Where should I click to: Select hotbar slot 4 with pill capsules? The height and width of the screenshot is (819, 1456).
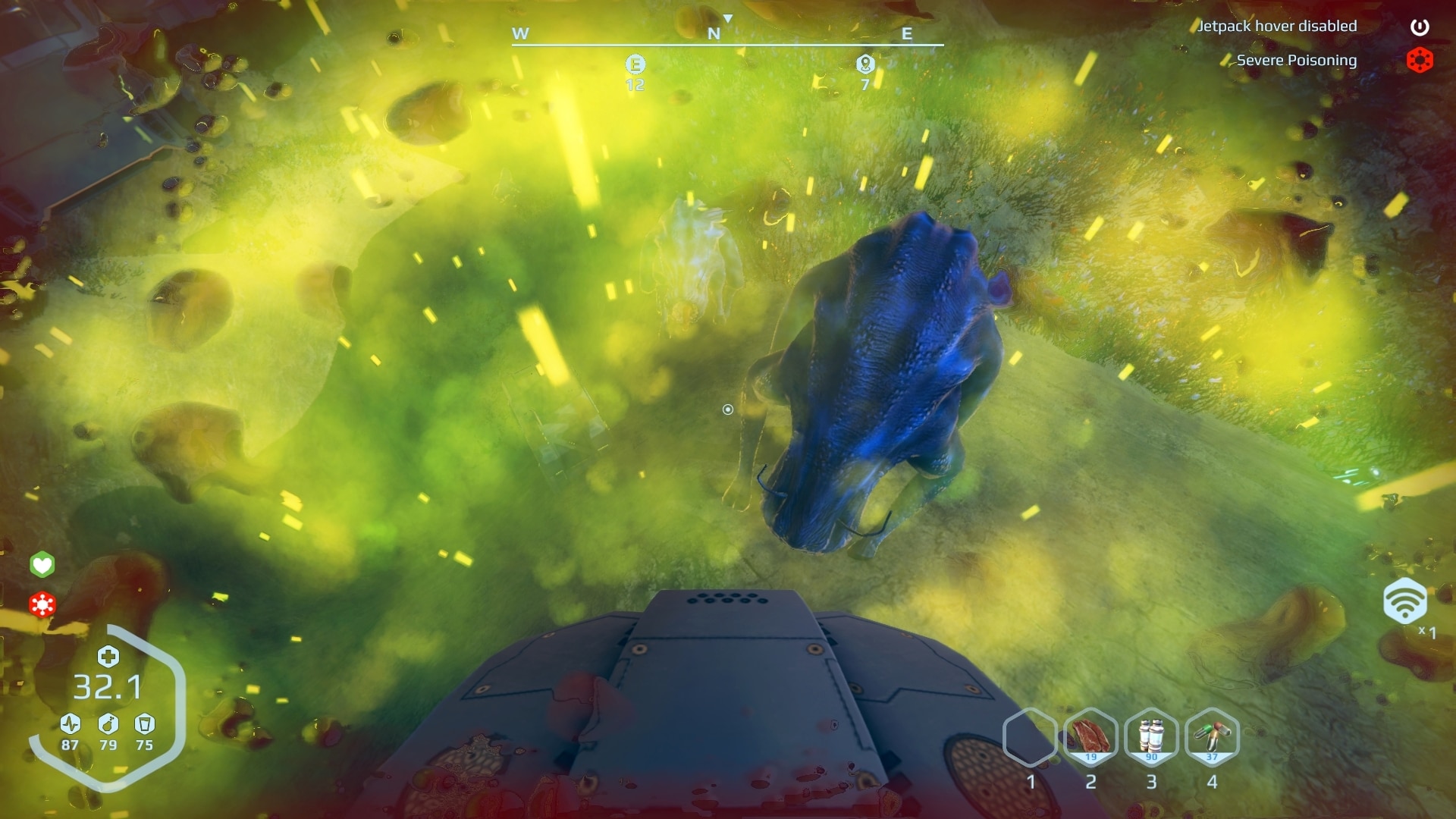point(1213,736)
